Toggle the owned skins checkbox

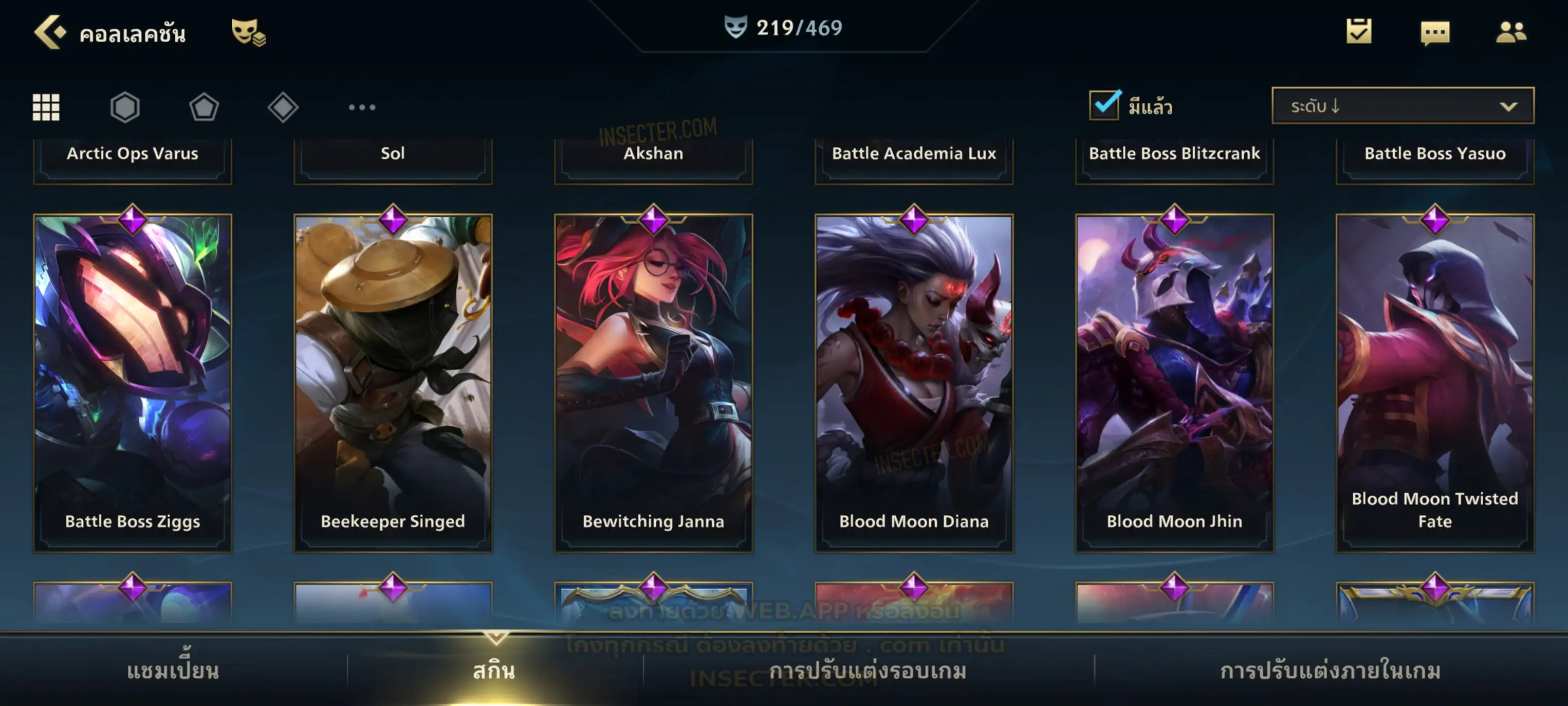pyautogui.click(x=1104, y=105)
